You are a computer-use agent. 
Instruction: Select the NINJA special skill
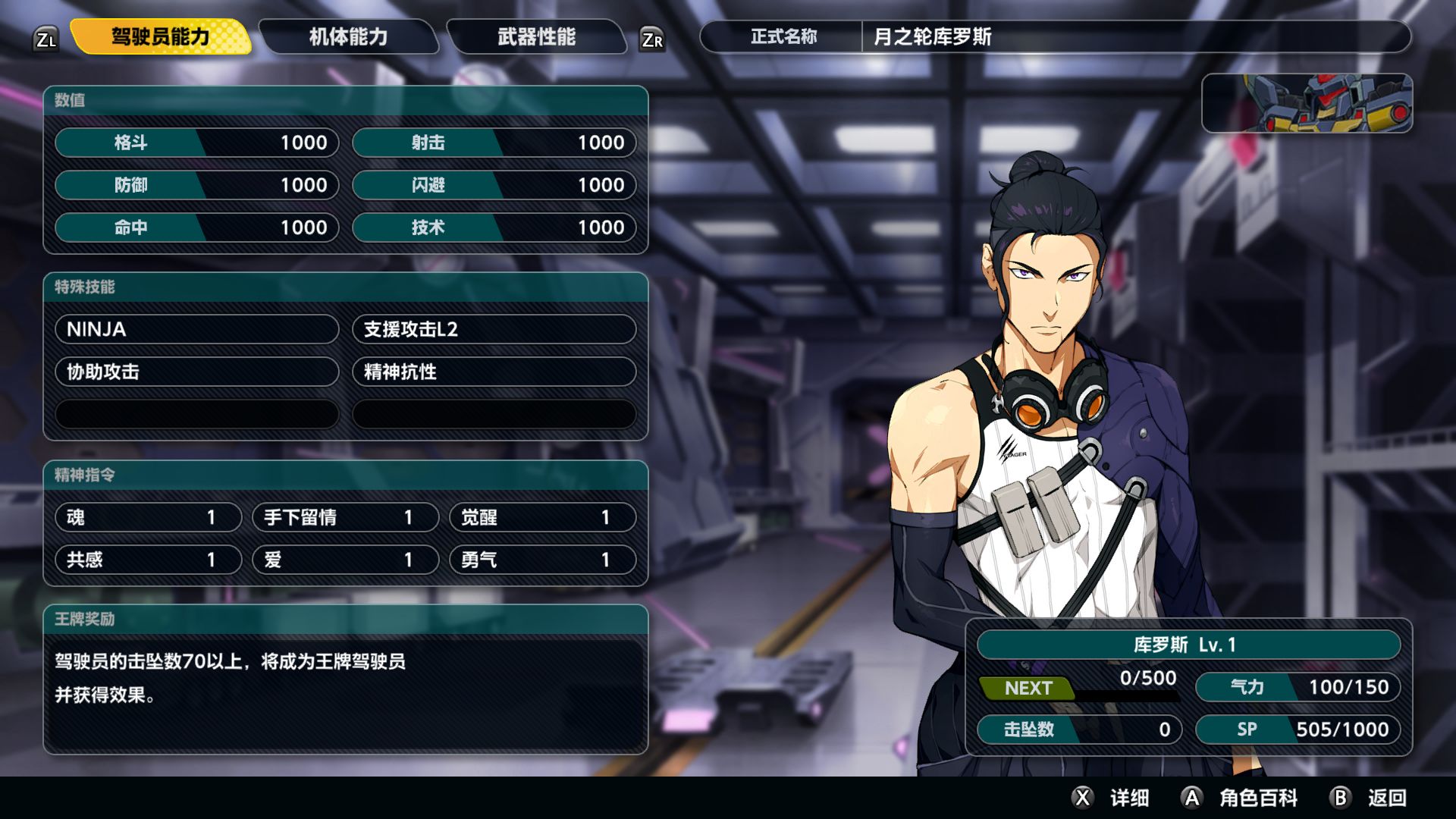point(196,329)
